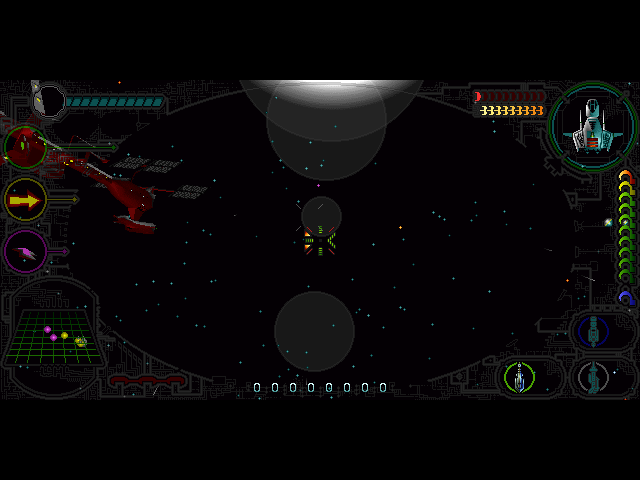Click the helmet pilot icon
The height and width of the screenshot is (480, 640).
coord(46,99)
